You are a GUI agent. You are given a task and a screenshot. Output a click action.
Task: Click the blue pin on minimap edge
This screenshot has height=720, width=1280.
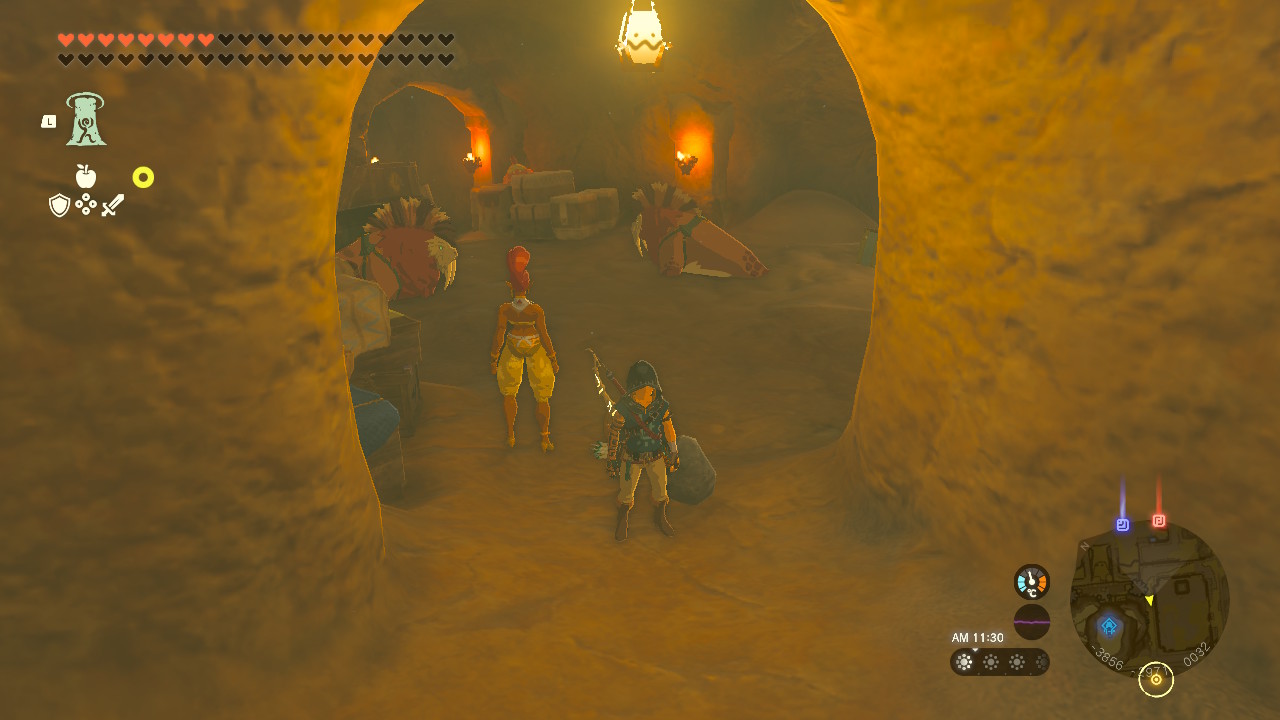click(1123, 524)
